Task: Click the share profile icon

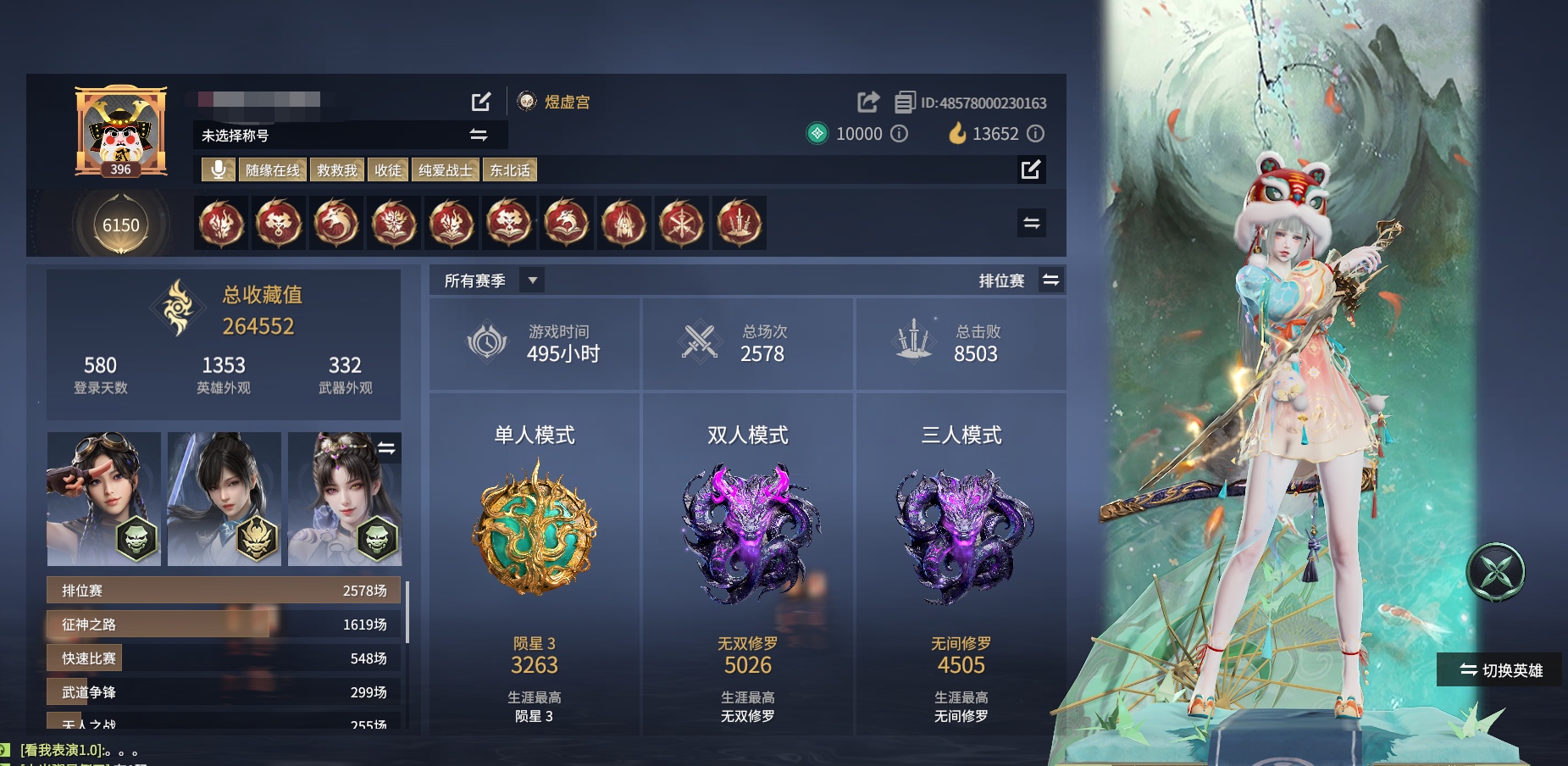Action: coord(867,102)
